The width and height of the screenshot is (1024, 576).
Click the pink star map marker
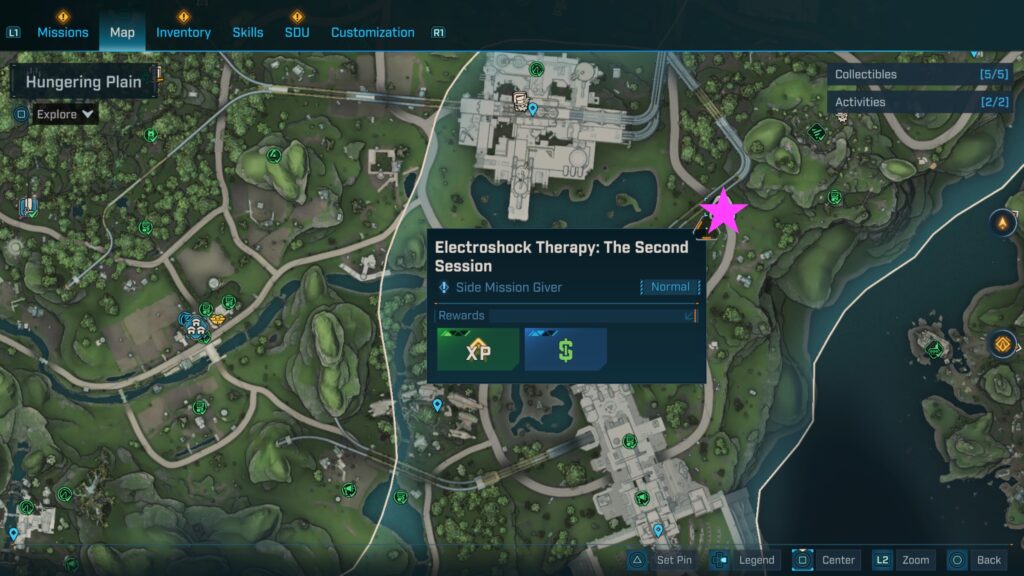723,212
